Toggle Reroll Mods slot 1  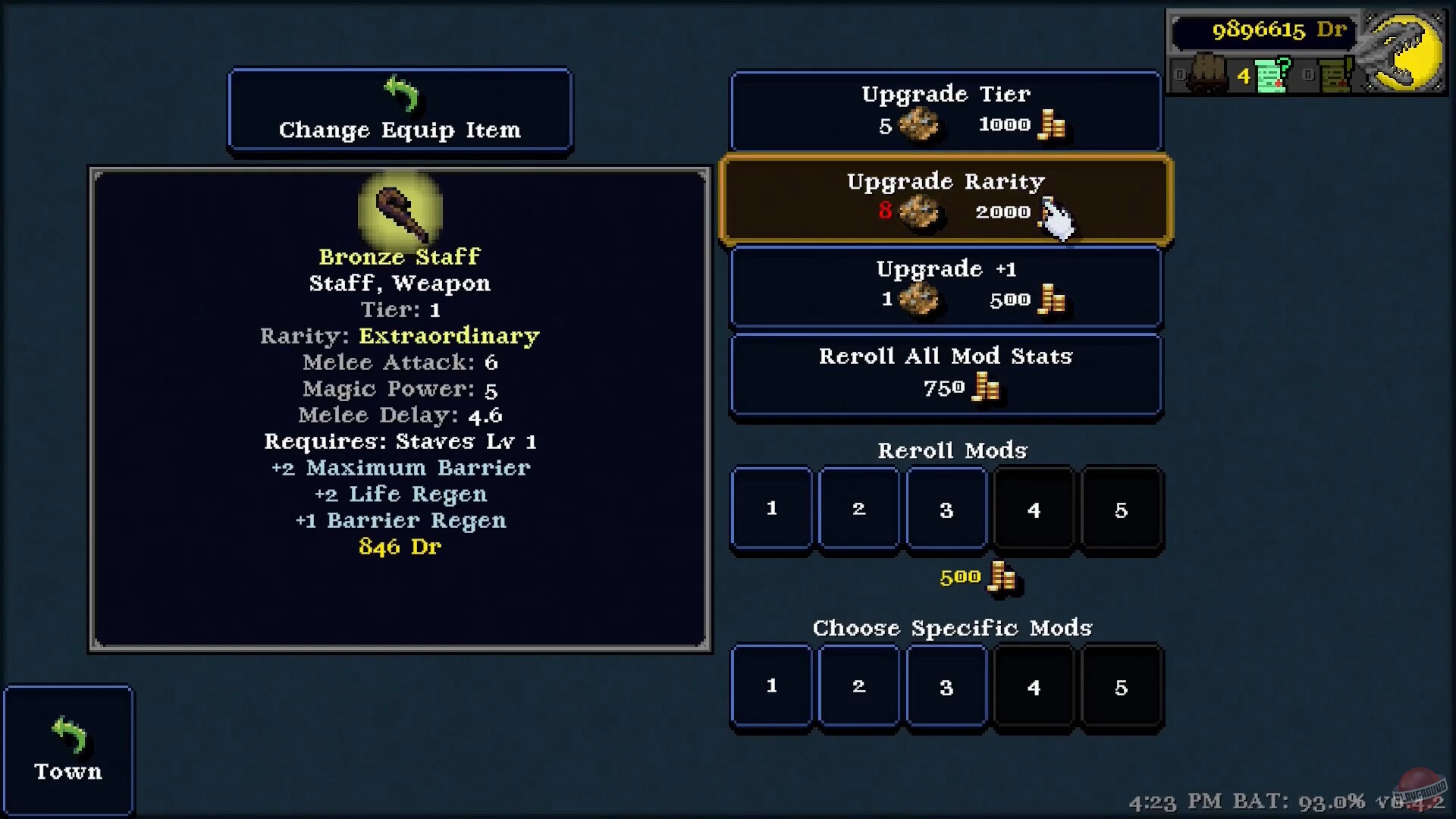(771, 508)
